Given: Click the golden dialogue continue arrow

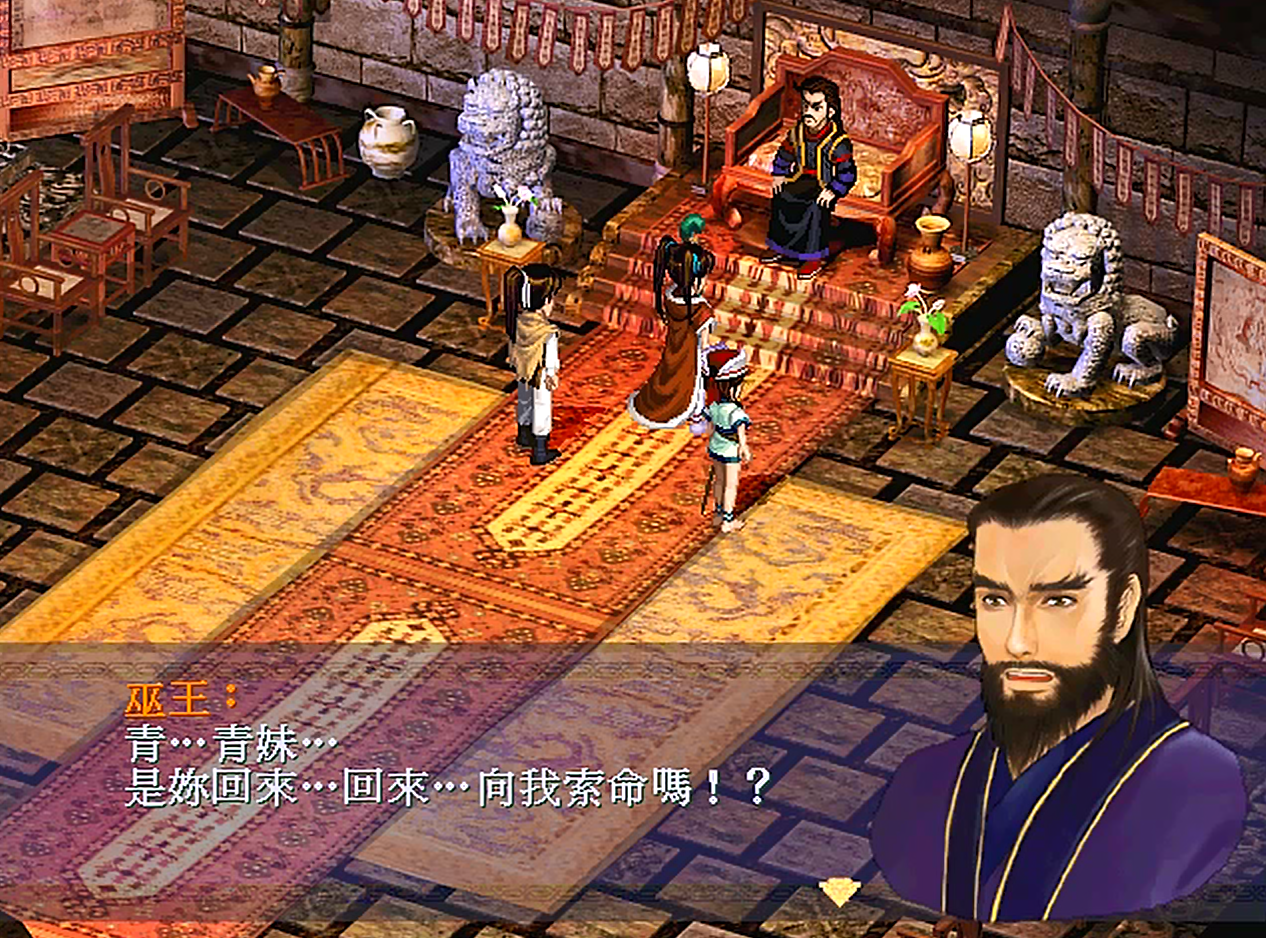Looking at the screenshot, I should (x=838, y=890).
